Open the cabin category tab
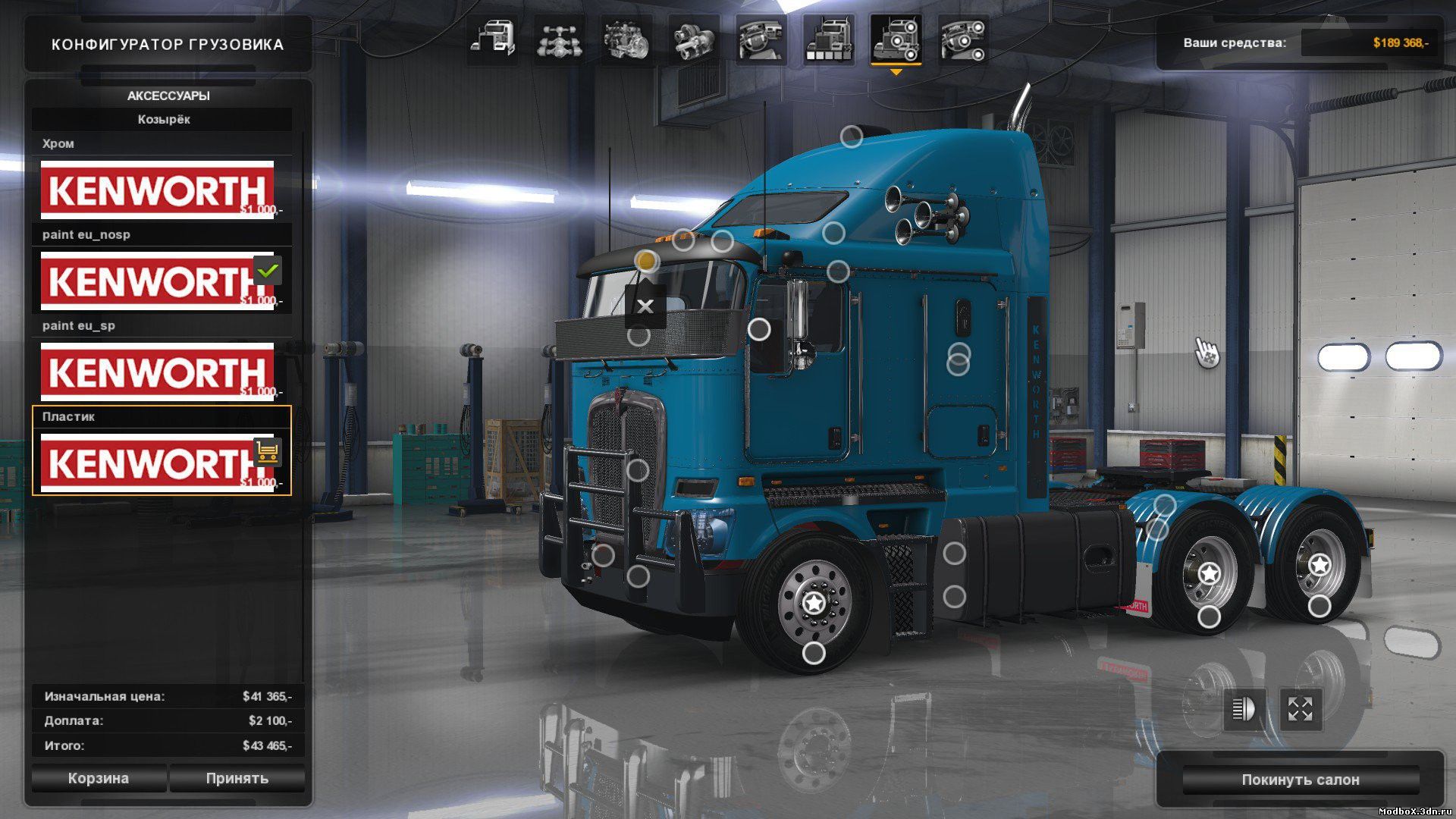This screenshot has width=1456, height=819. 492,39
